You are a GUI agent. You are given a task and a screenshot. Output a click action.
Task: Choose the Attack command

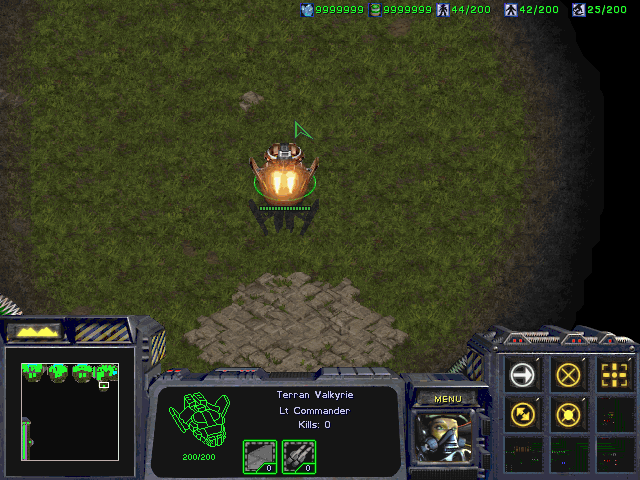click(x=614, y=375)
